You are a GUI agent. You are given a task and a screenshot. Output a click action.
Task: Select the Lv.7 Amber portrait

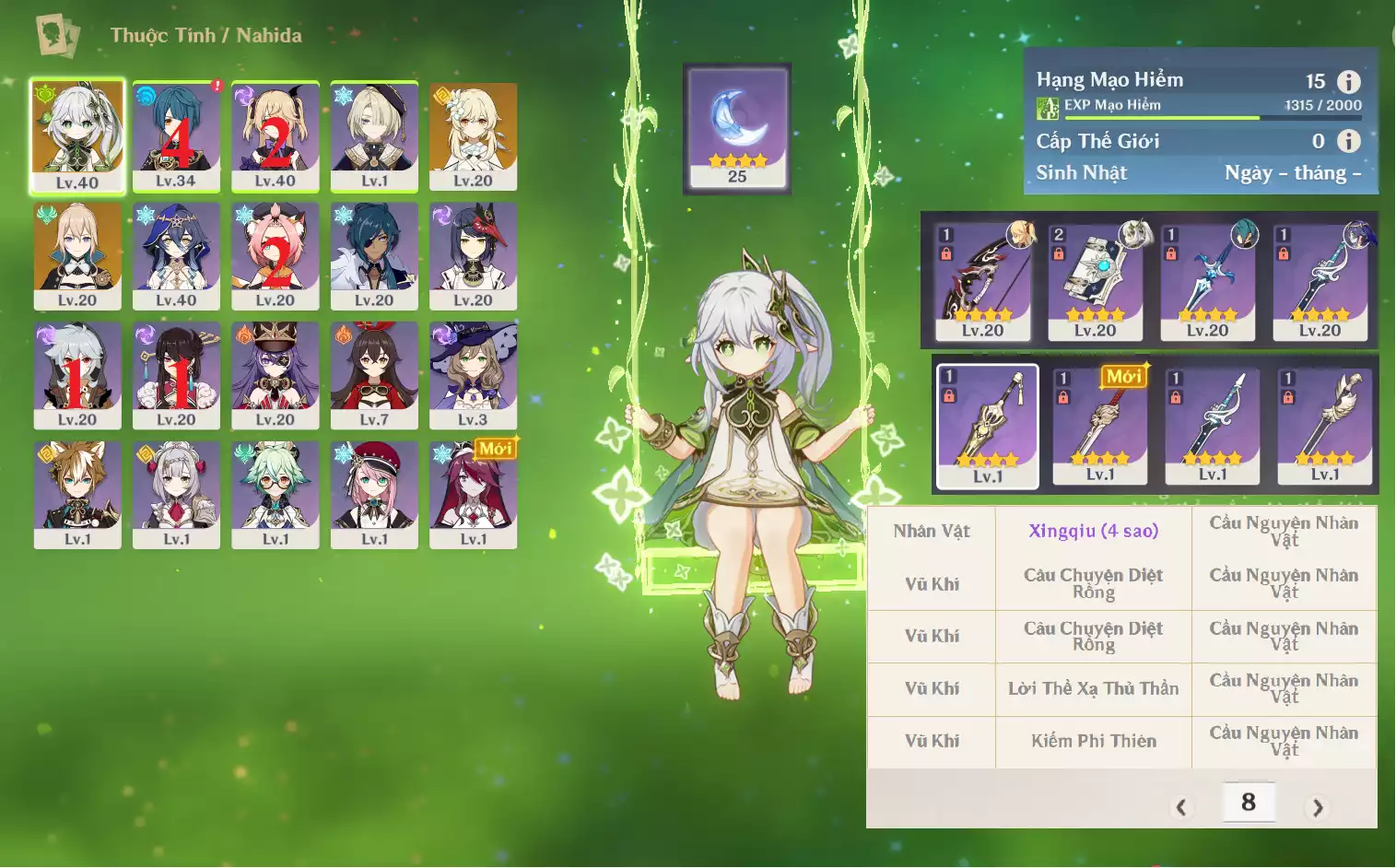point(374,374)
